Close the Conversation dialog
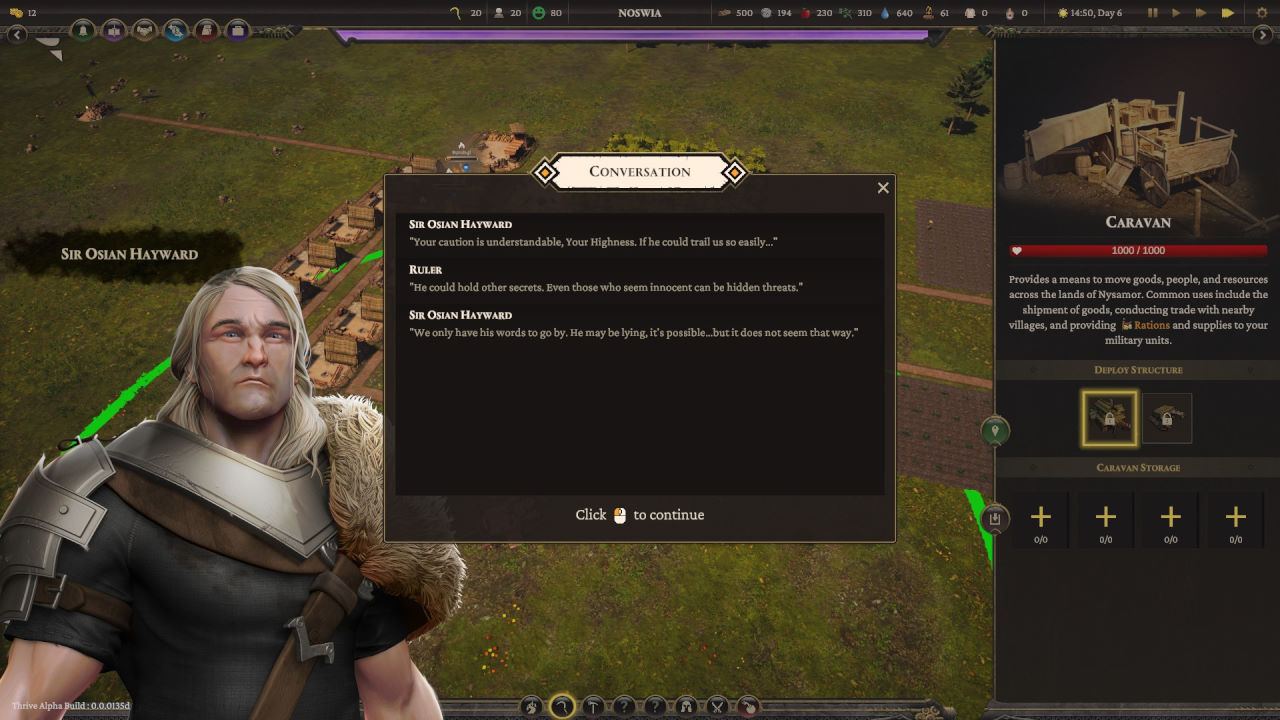1280x720 pixels. 883,188
